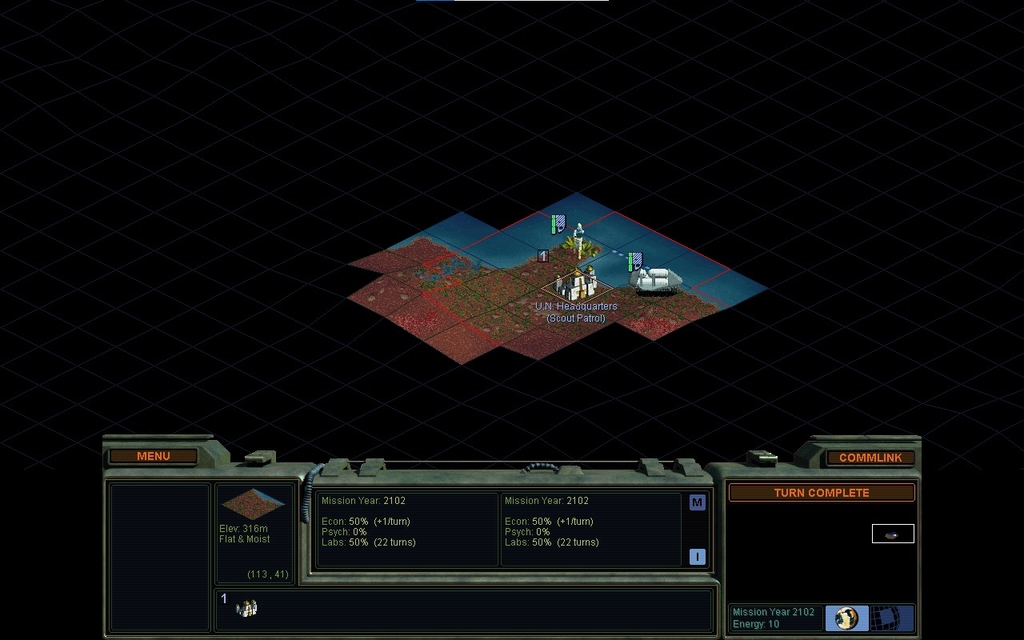Click the terrain tile preview thumbnail
1024x640 pixels.
pos(254,503)
